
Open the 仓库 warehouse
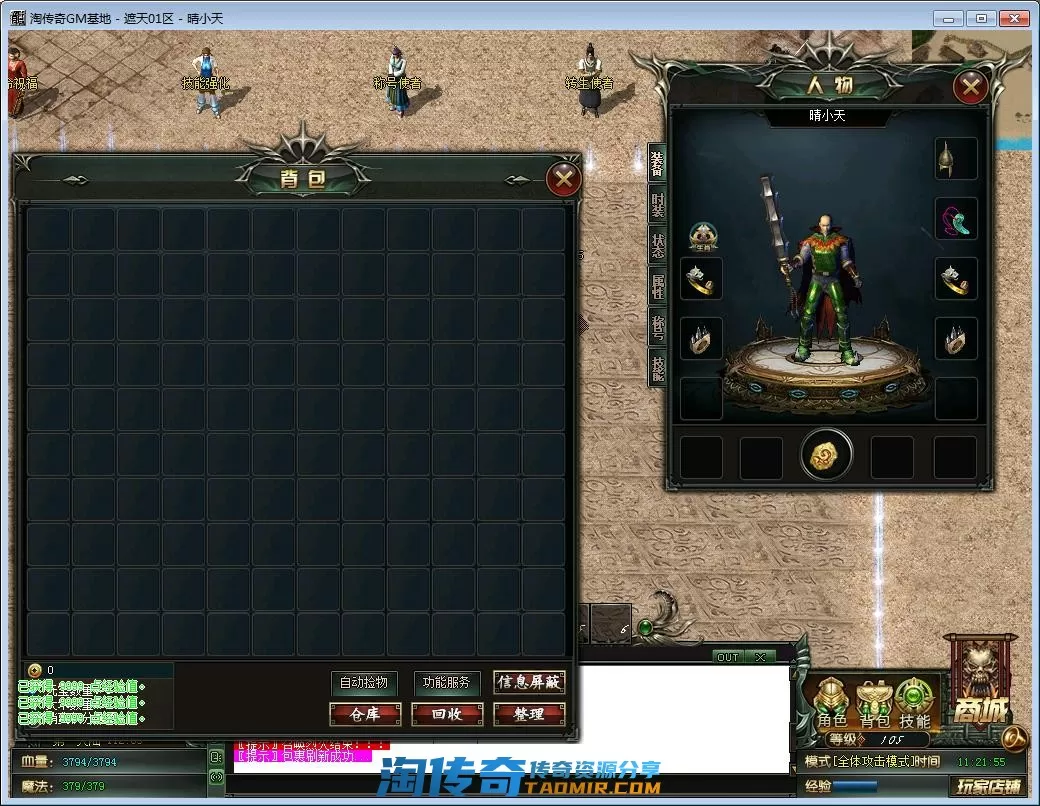pos(365,714)
